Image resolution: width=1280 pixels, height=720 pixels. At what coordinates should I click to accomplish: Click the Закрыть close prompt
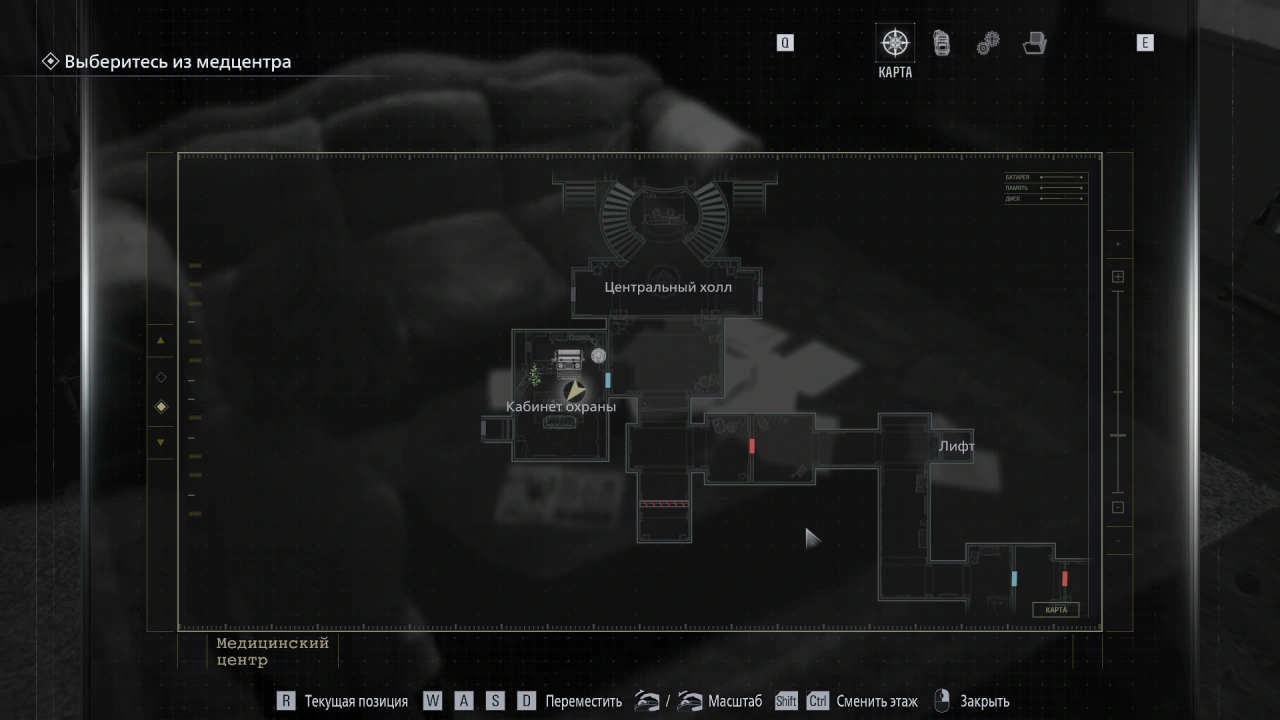pyautogui.click(x=984, y=702)
